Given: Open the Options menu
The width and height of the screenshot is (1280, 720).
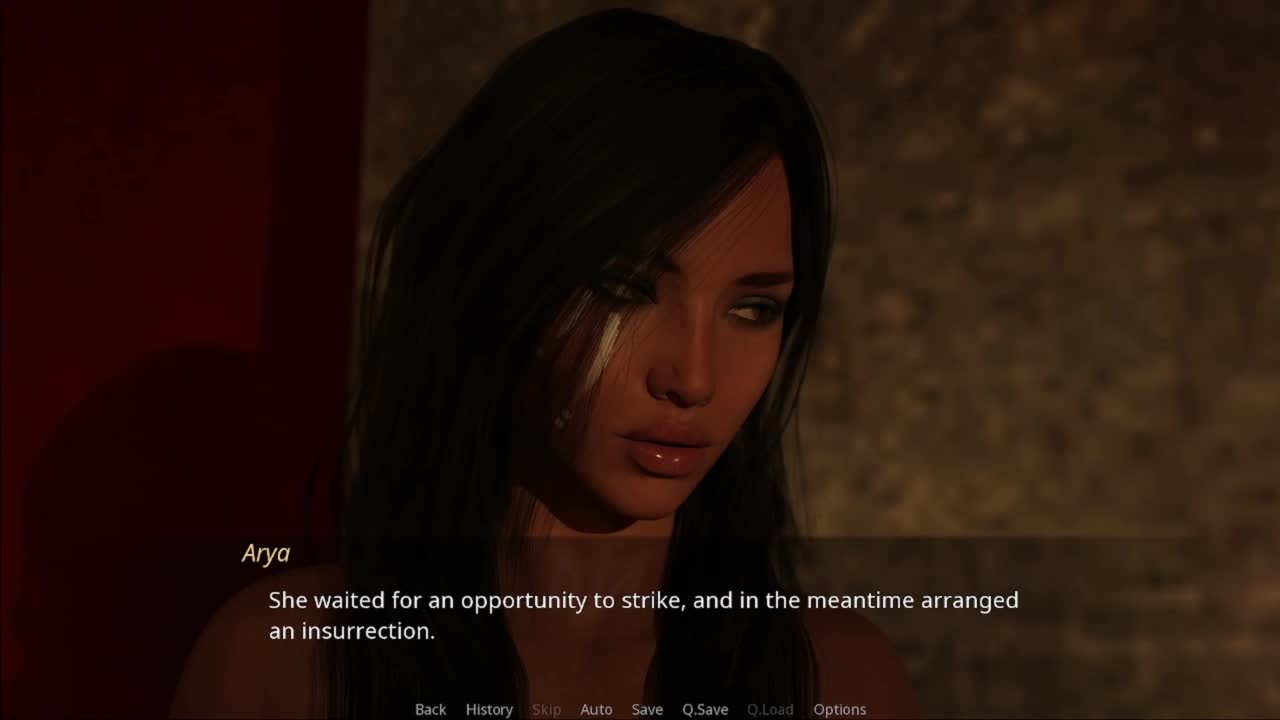Looking at the screenshot, I should [839, 709].
